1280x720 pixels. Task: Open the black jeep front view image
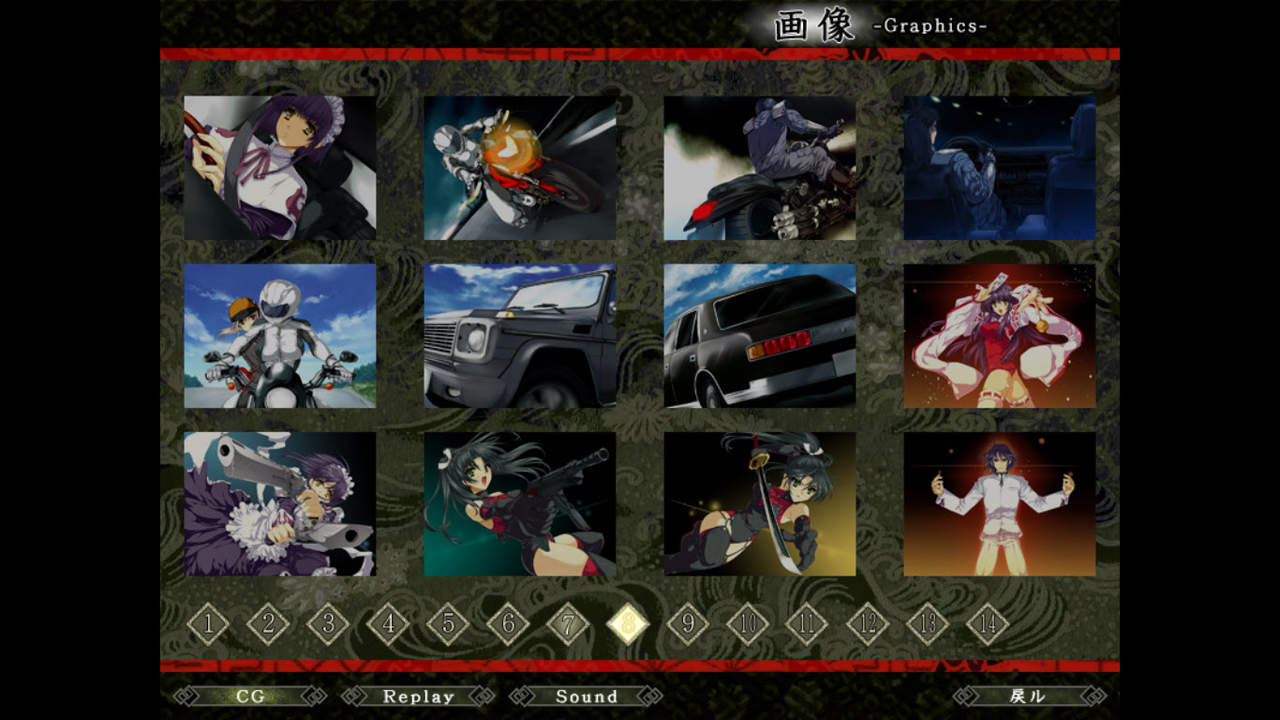pos(520,336)
